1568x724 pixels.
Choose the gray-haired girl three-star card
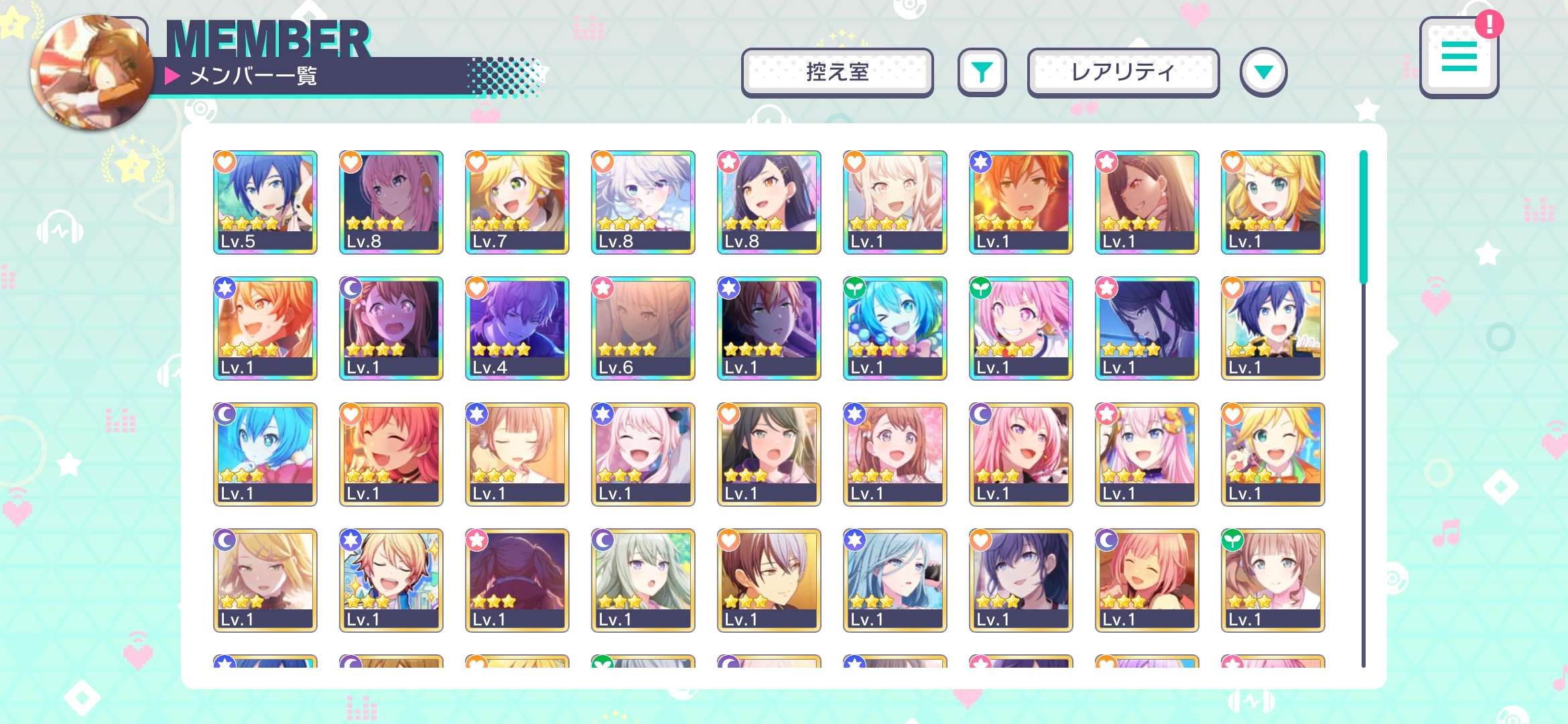point(643,580)
